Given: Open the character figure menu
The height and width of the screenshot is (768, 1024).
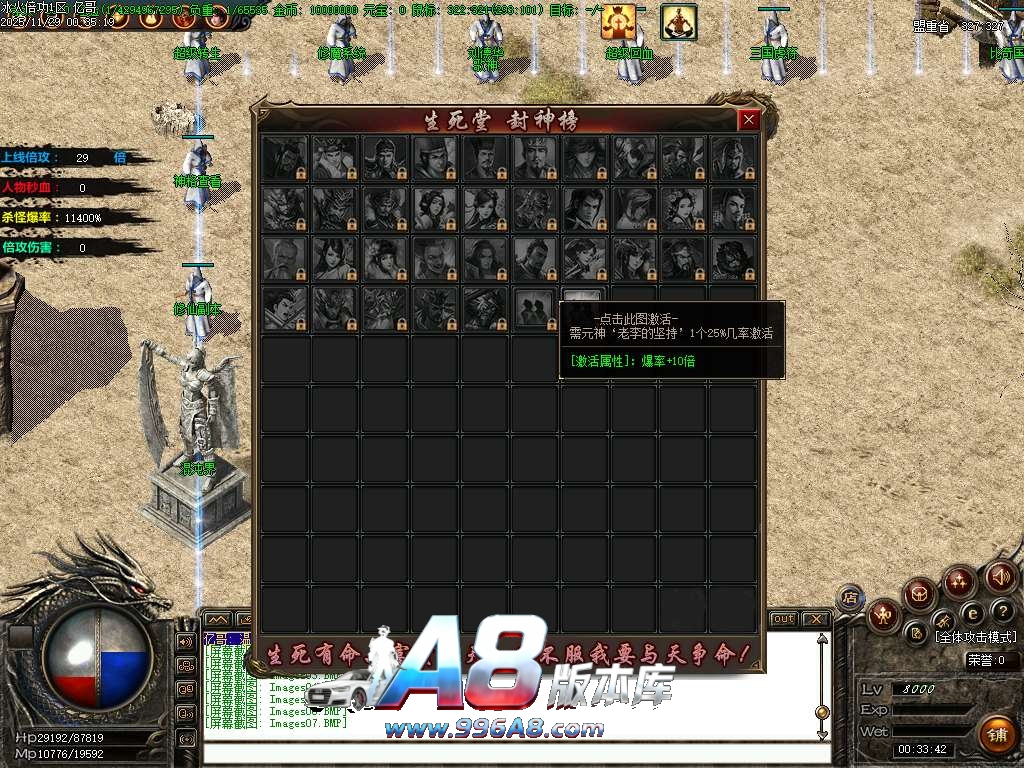Looking at the screenshot, I should (884, 615).
